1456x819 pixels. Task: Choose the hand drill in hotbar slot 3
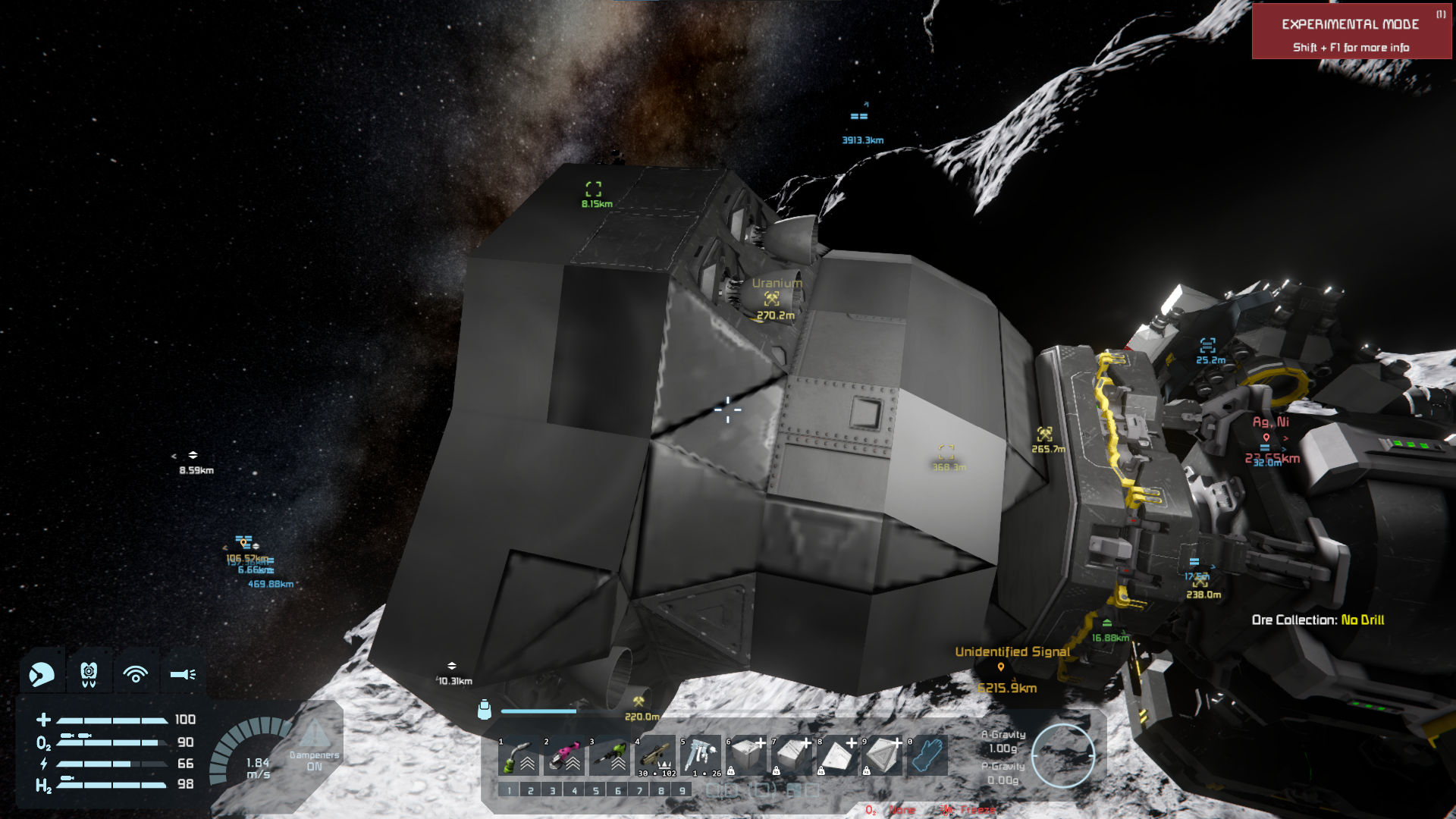point(610,755)
